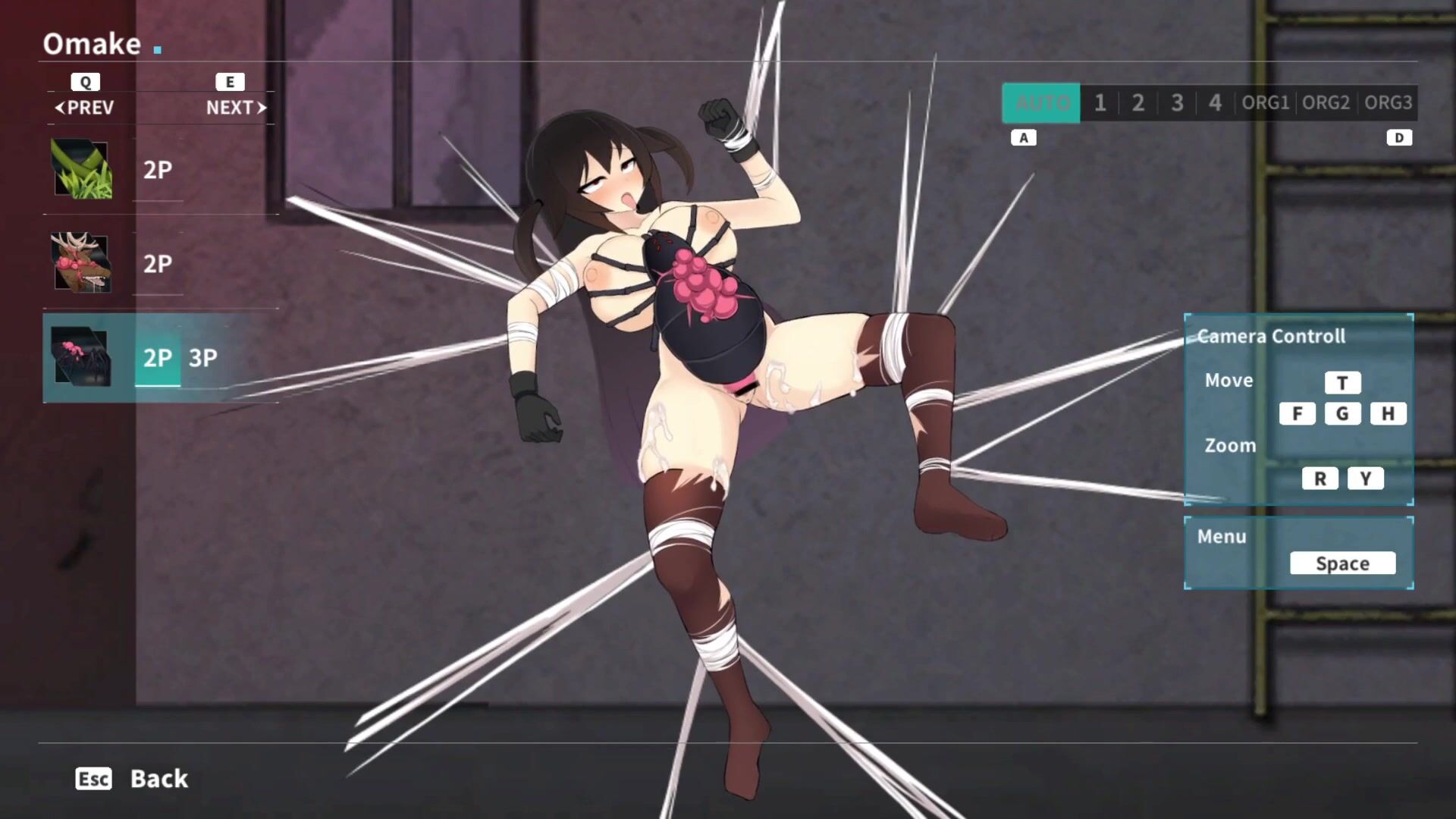The image size is (1456, 819).
Task: Select the antlered deer thumbnail entry
Action: (82, 263)
